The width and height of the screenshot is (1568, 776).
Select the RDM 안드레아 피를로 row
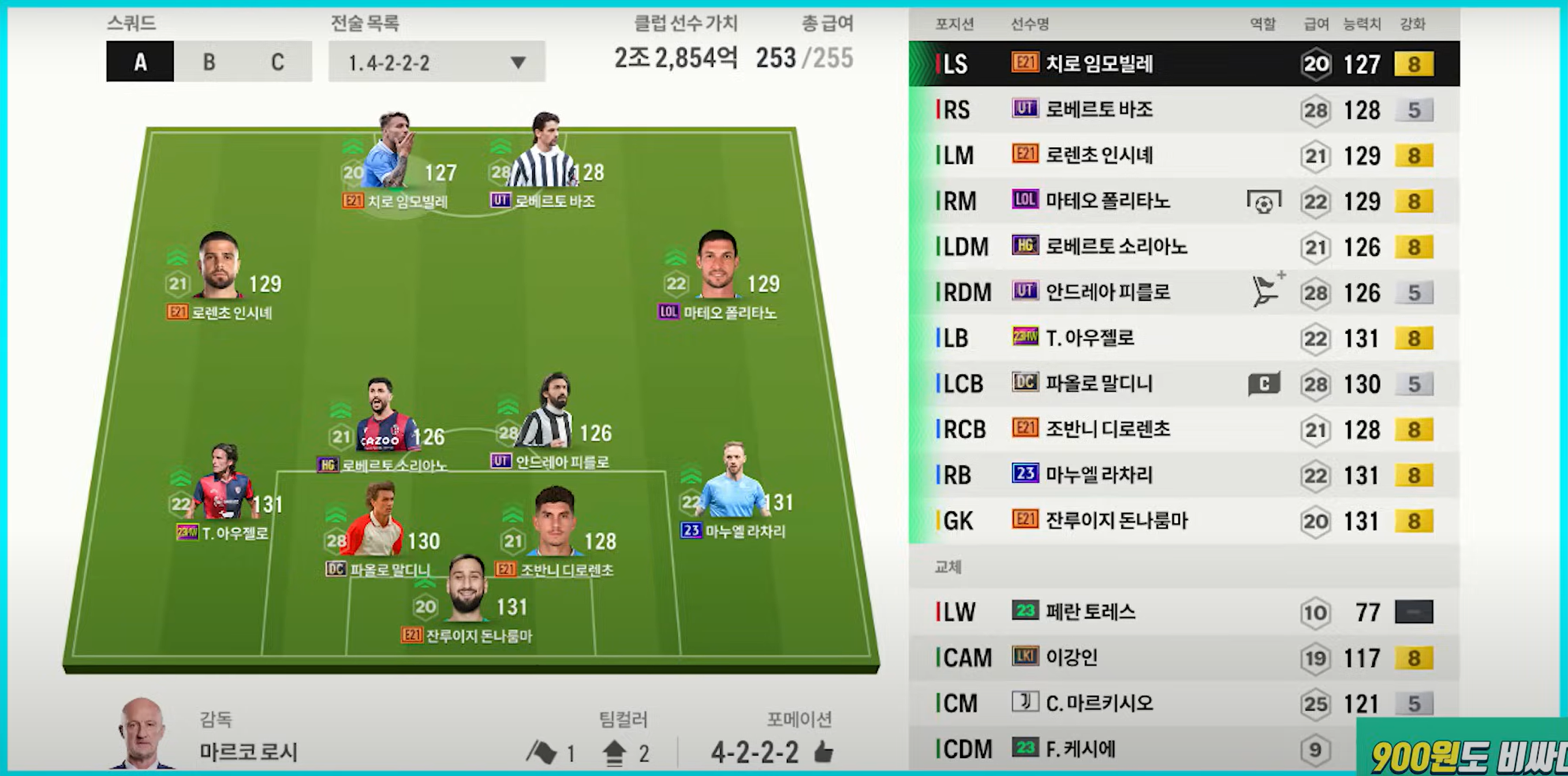1184,293
